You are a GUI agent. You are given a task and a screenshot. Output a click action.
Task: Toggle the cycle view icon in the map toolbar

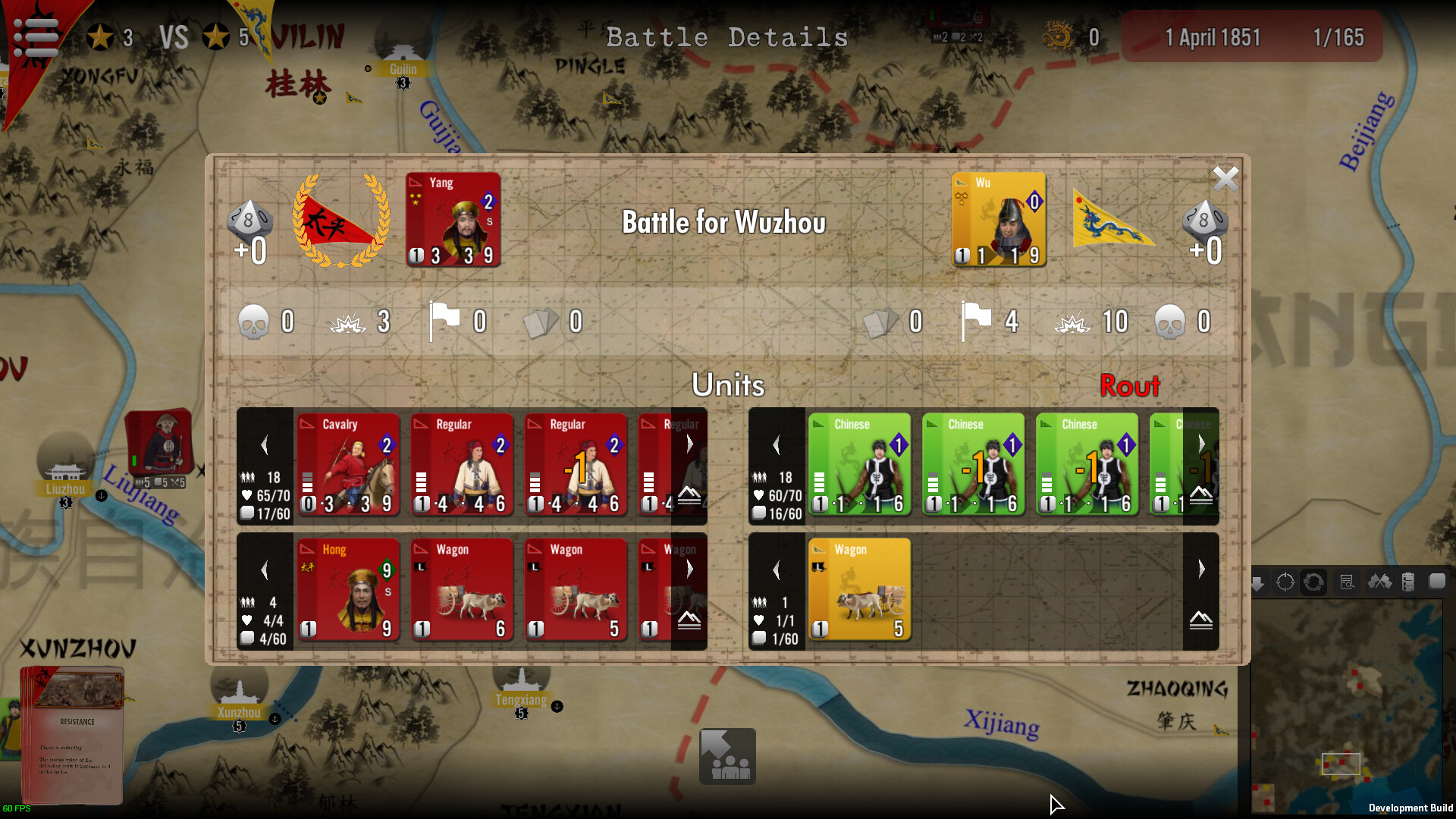point(1313,582)
